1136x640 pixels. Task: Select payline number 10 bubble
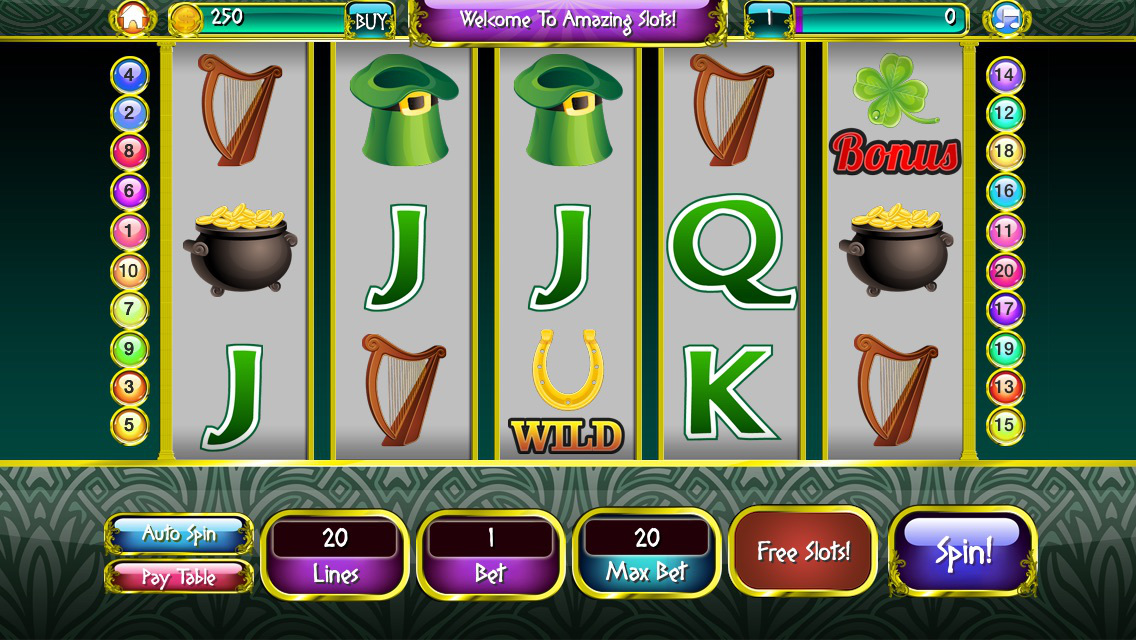[x=129, y=270]
